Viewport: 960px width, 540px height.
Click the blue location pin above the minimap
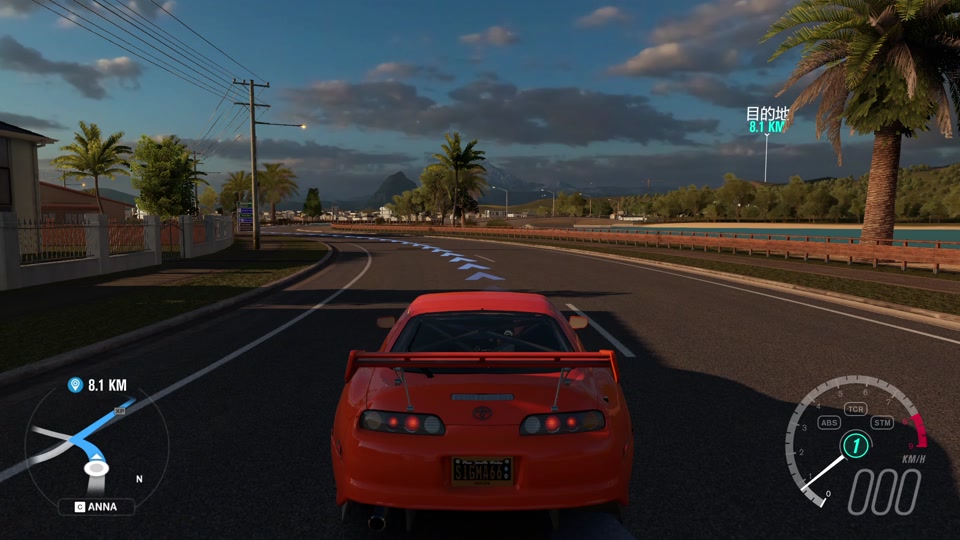click(75, 385)
